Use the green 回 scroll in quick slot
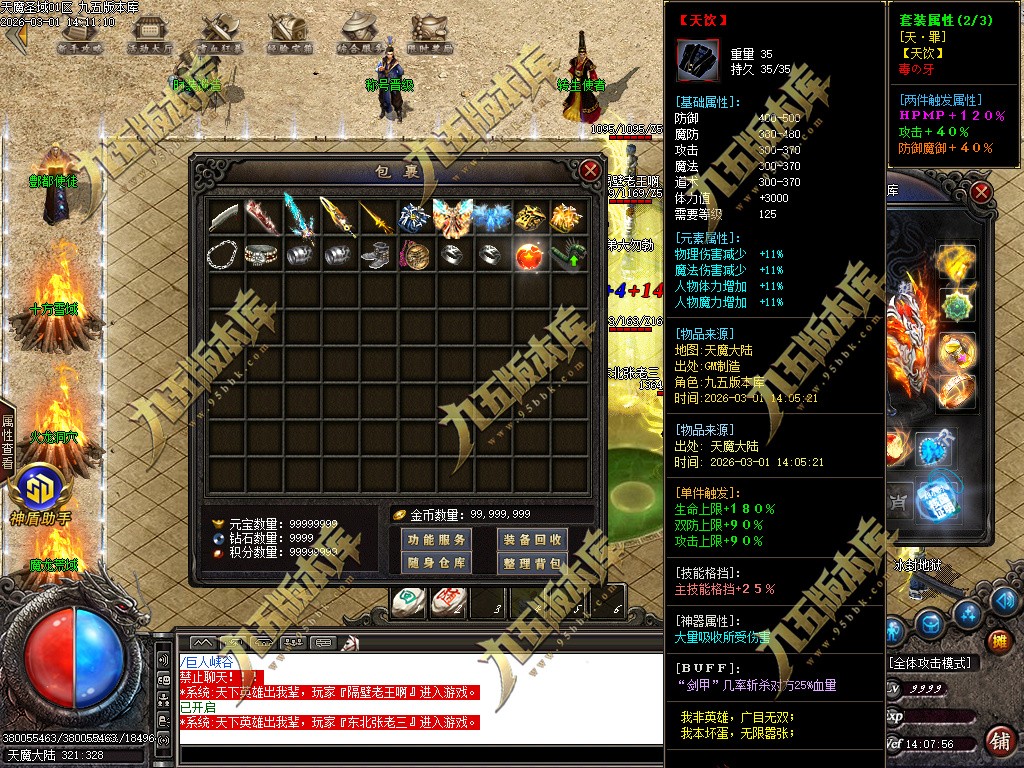This screenshot has width=1024, height=768. pos(408,602)
